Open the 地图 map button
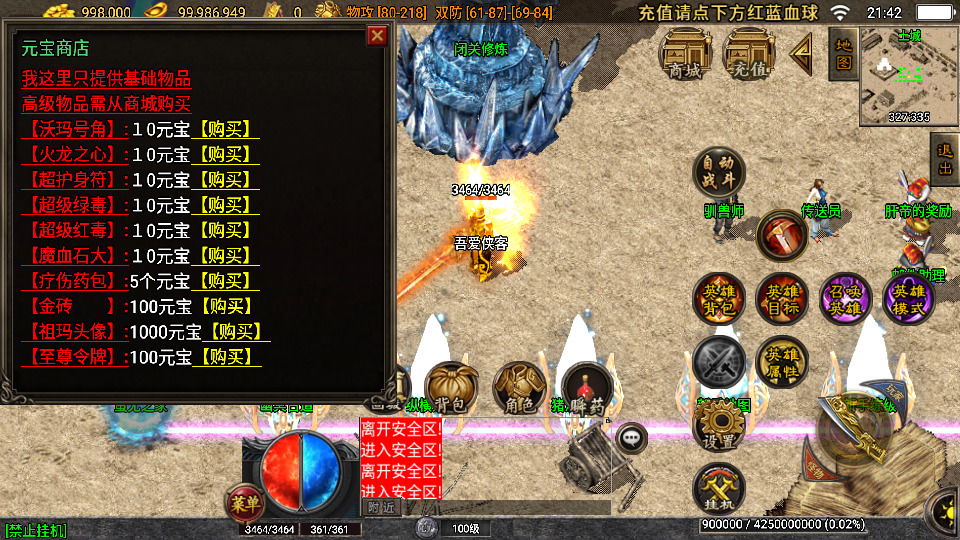This screenshot has height=540, width=960. (842, 53)
